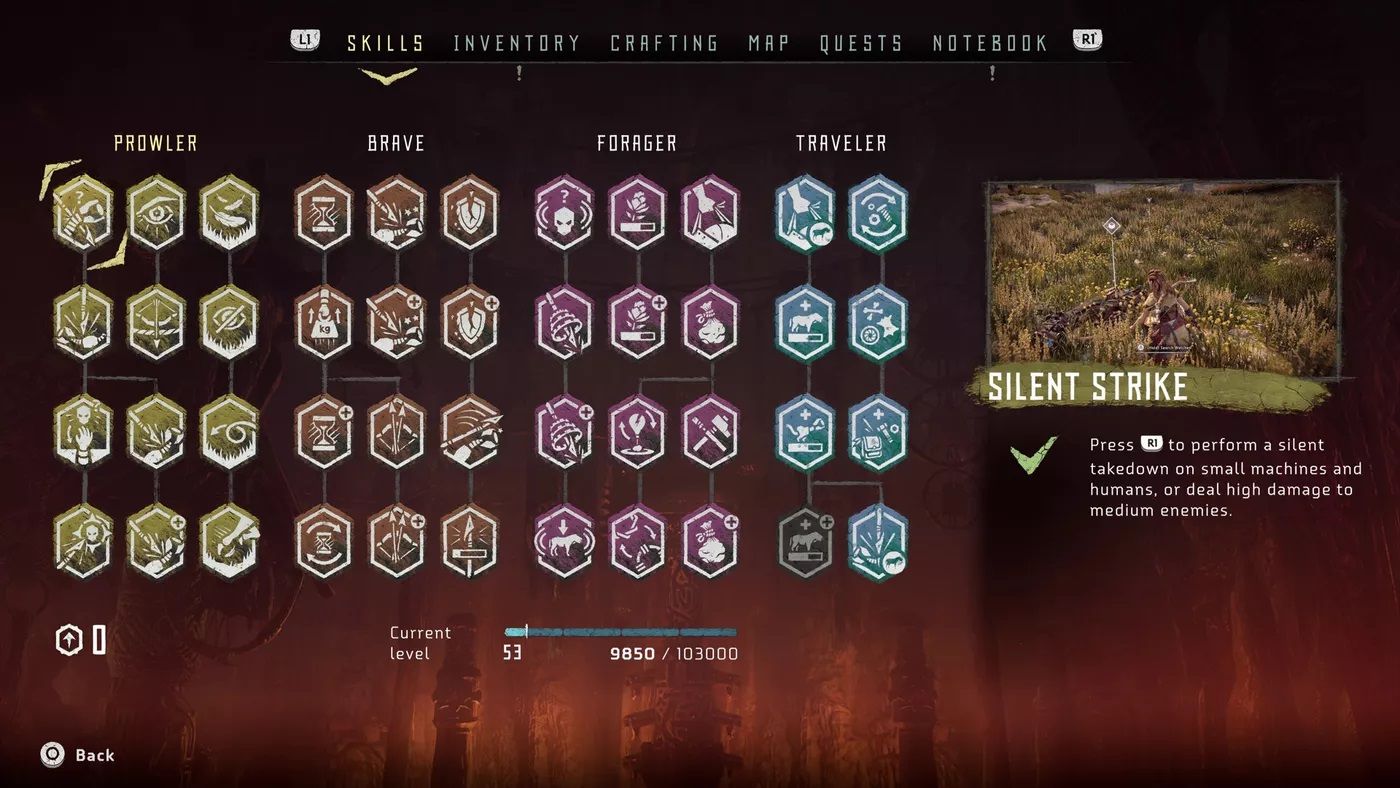Click the level 53 experience progress bar

point(620,631)
